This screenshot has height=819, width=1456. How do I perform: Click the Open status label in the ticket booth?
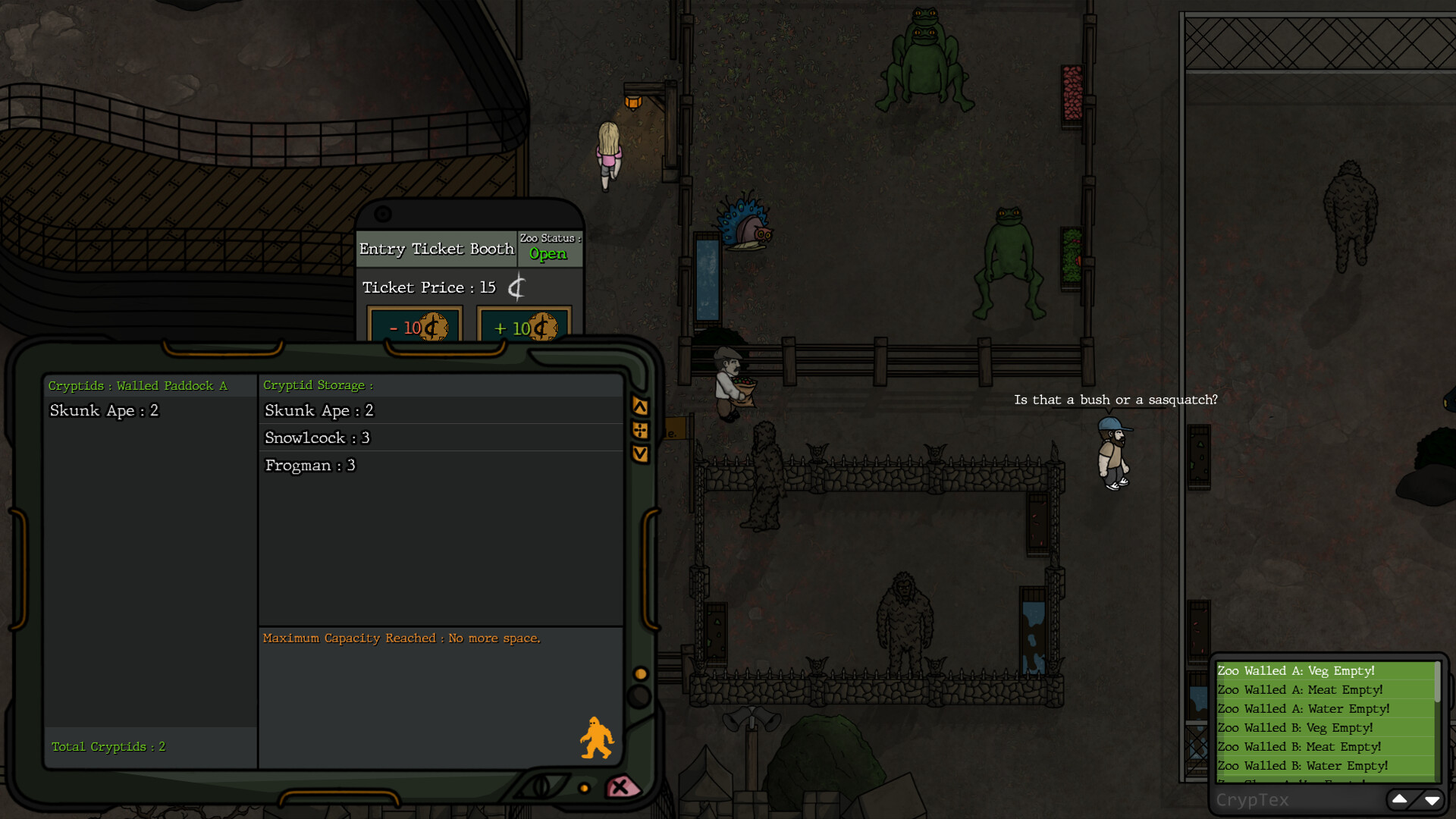(548, 254)
